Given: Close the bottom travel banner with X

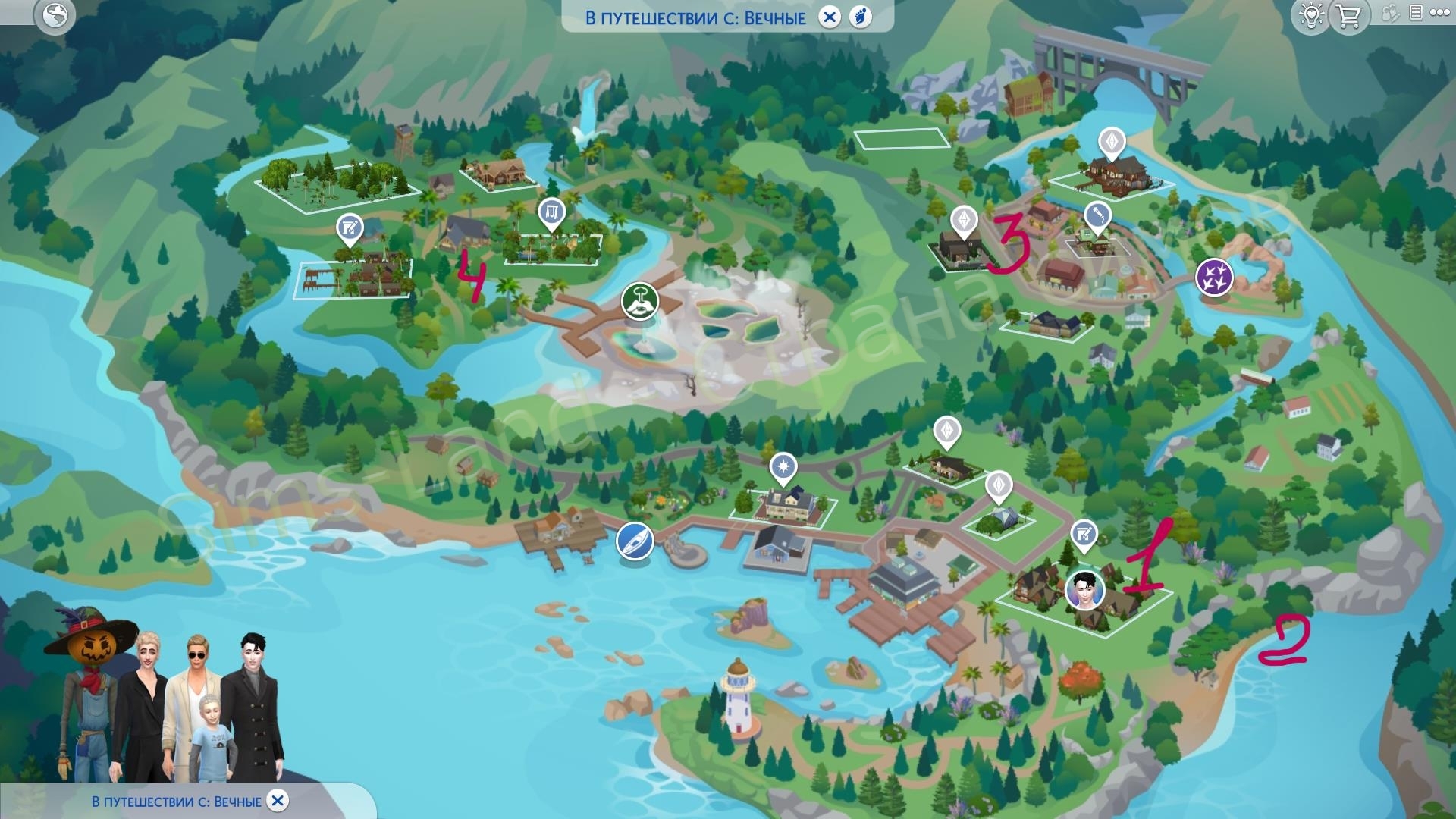Looking at the screenshot, I should coord(278,801).
